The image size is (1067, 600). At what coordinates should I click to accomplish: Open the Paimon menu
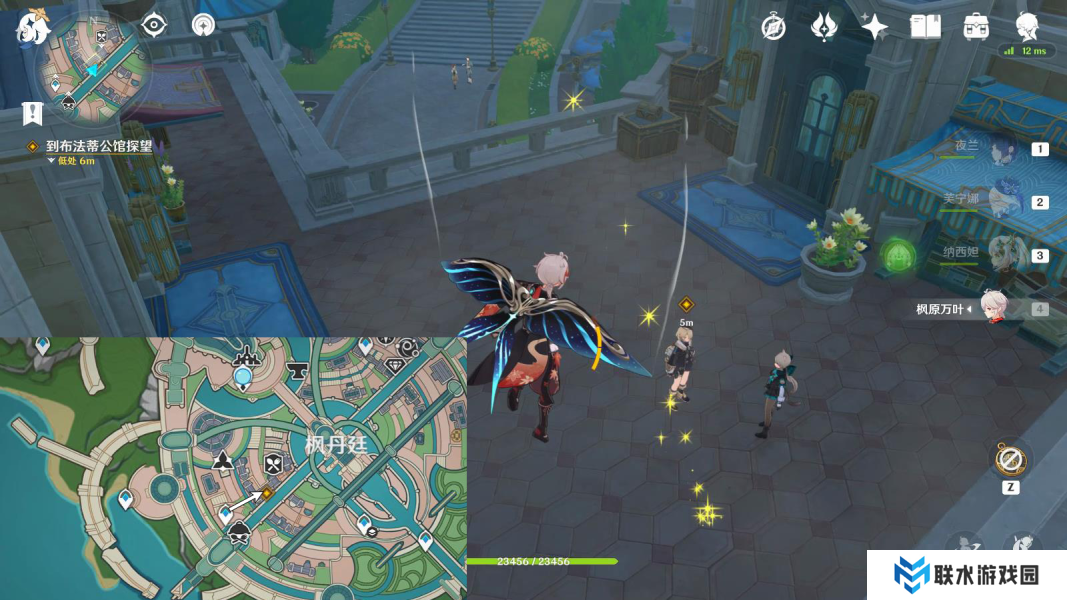(33, 28)
